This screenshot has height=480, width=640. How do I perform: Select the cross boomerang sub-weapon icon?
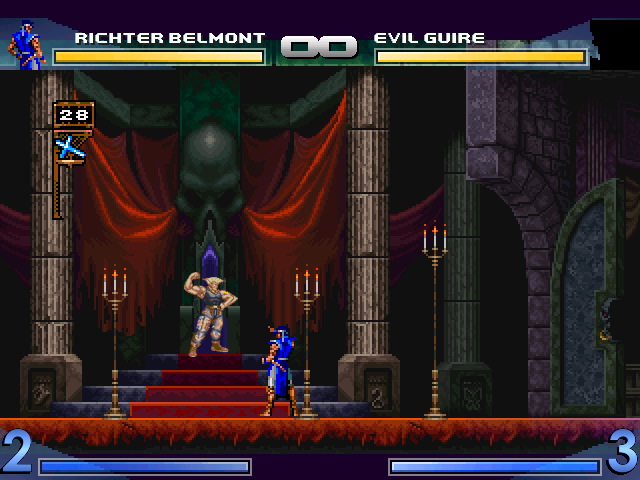[x=69, y=148]
